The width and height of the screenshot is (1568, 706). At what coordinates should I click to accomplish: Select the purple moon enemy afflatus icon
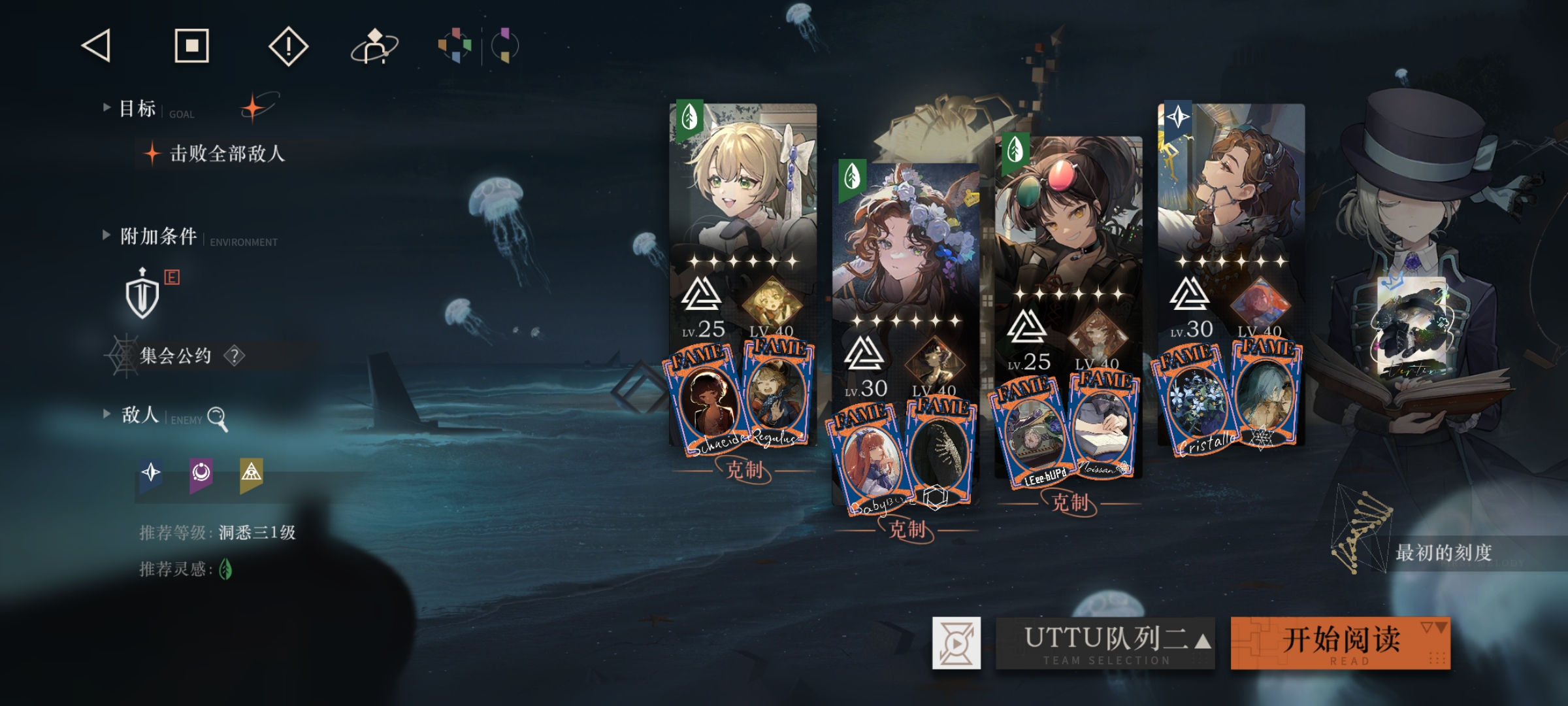(x=201, y=473)
